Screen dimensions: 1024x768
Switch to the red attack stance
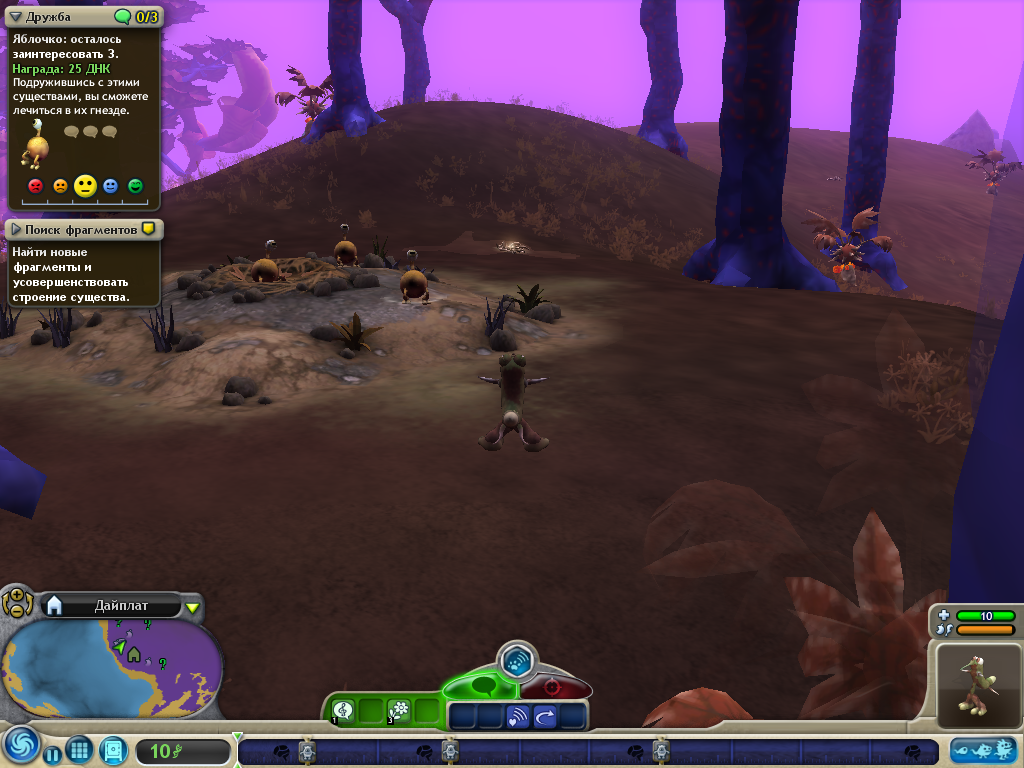coord(552,688)
